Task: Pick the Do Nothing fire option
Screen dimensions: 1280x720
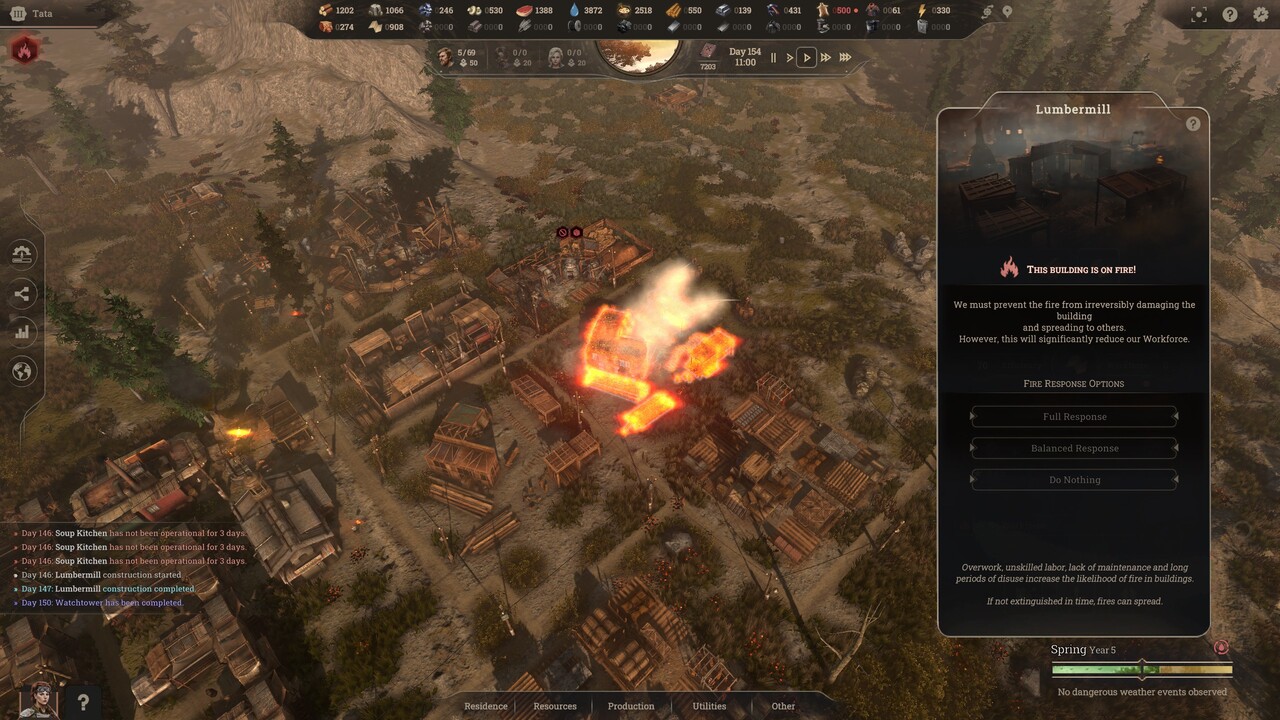Action: [1074, 480]
